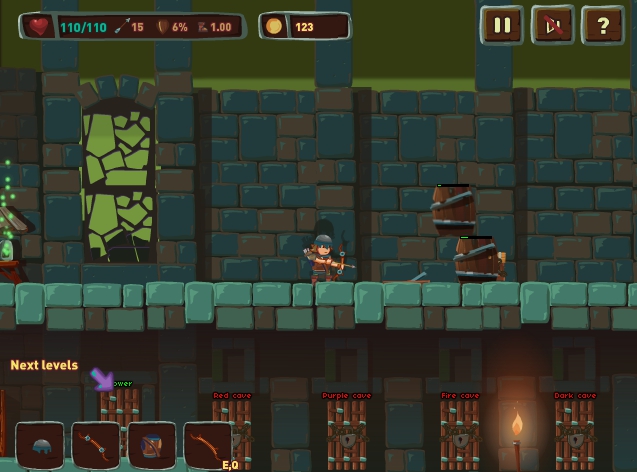This screenshot has height=472, width=637.
Task: Pause the game
Action: tap(501, 26)
